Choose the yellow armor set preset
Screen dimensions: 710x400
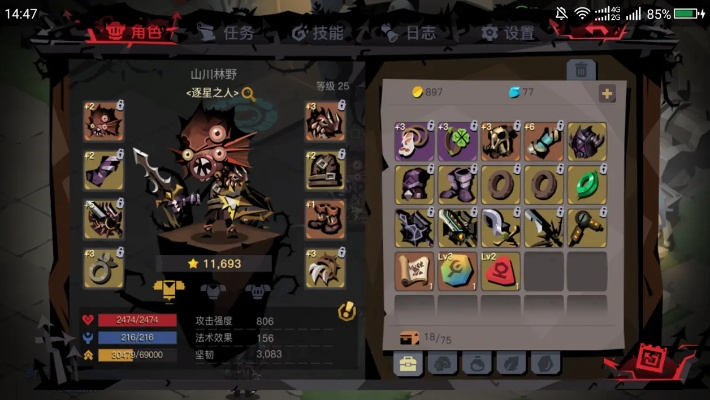(x=169, y=290)
